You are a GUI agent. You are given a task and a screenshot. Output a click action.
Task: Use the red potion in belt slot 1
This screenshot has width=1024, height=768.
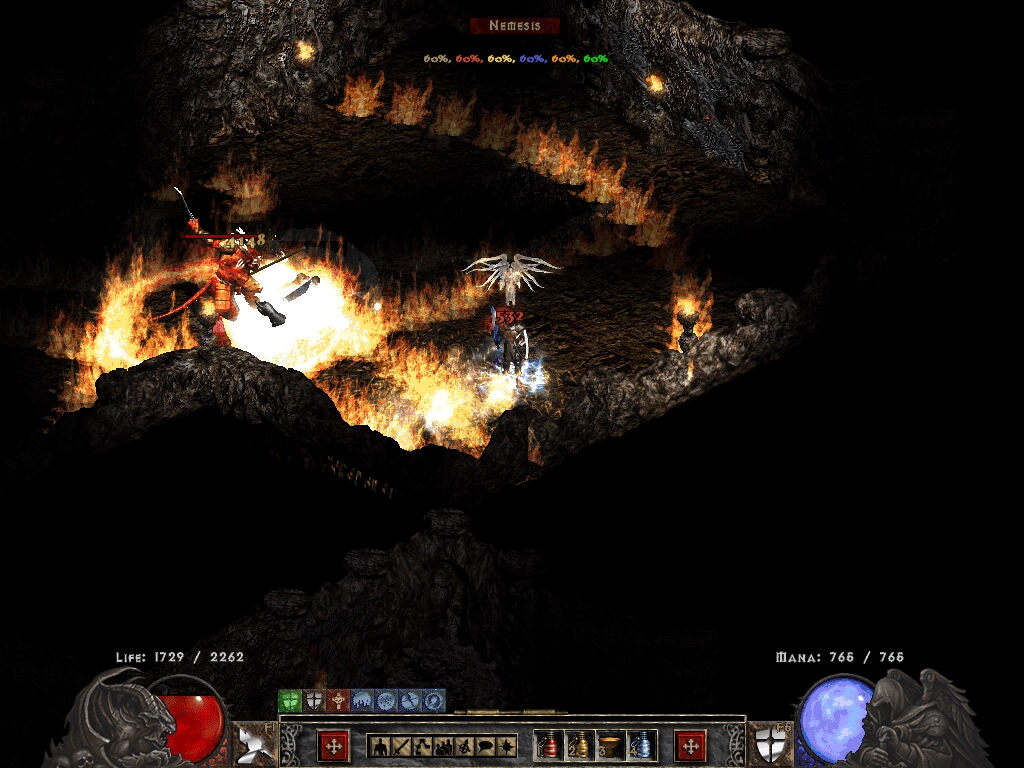pos(548,745)
